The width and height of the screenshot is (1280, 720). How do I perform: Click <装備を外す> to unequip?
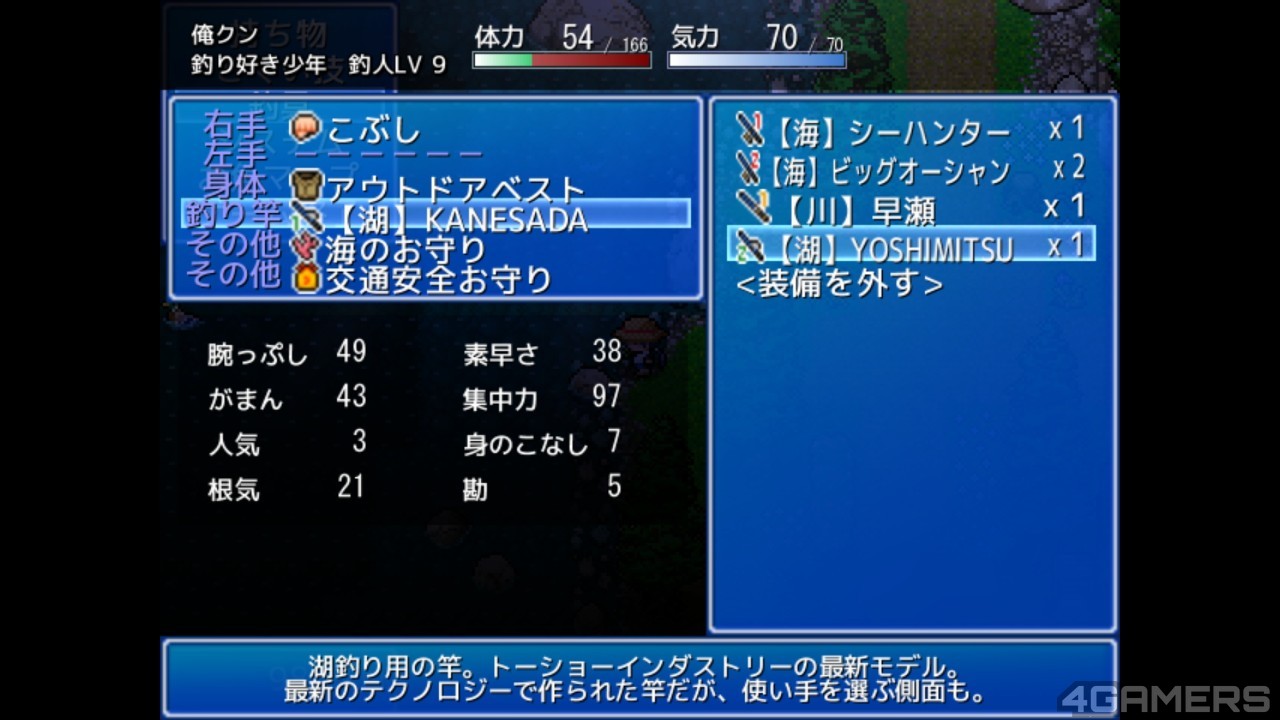tap(839, 284)
